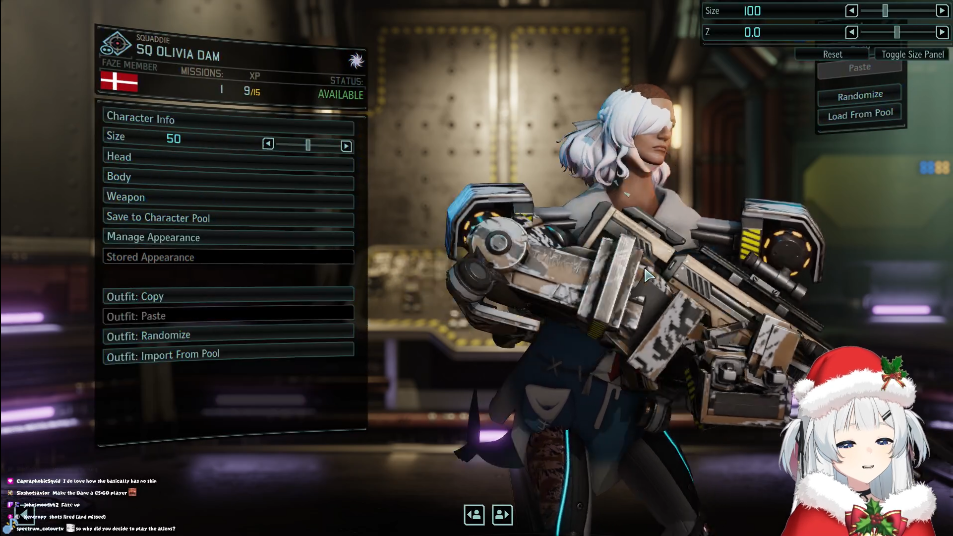
Task: Switch to the next soldier
Action: click(502, 514)
